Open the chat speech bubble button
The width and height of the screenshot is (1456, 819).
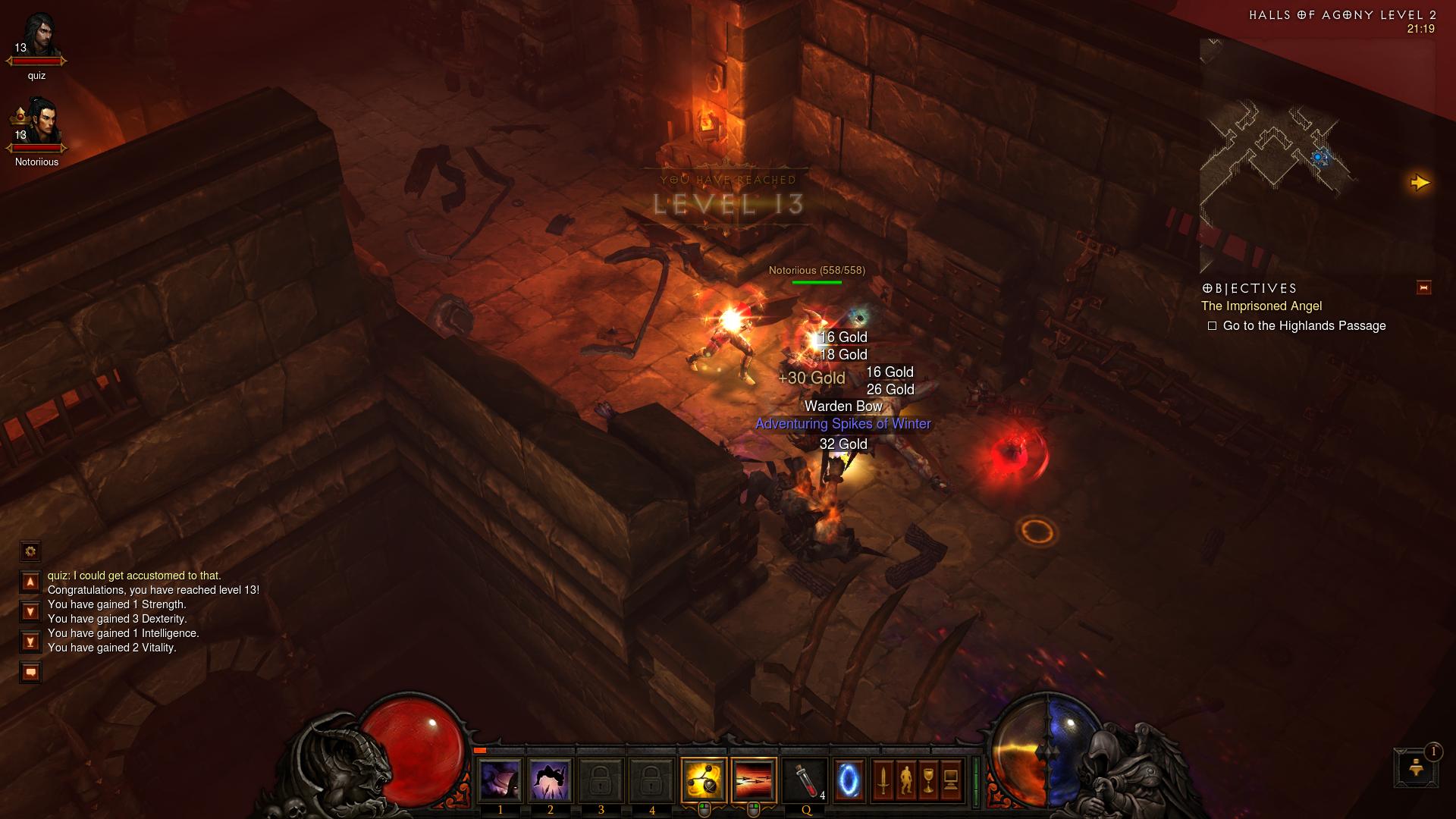[x=30, y=673]
